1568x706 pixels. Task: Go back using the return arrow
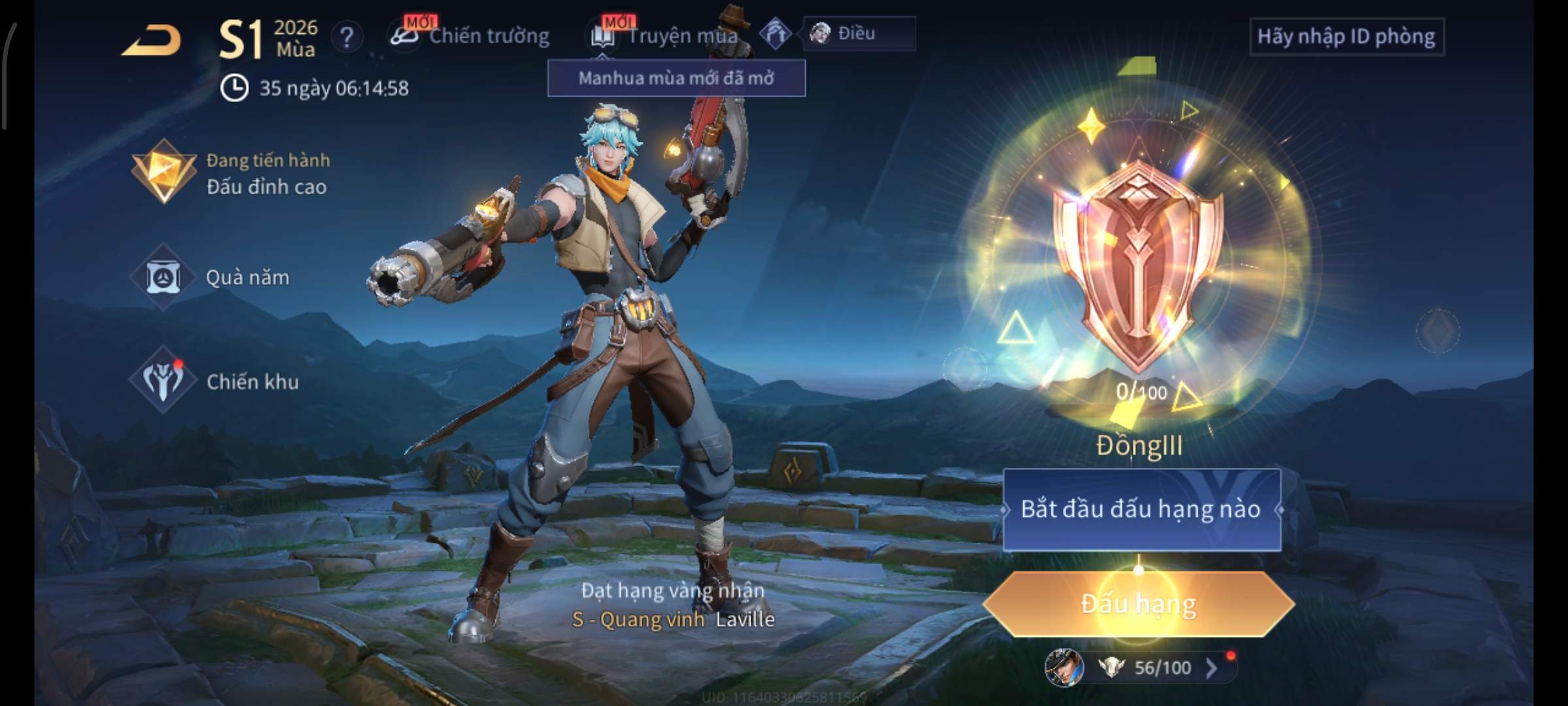(x=152, y=41)
